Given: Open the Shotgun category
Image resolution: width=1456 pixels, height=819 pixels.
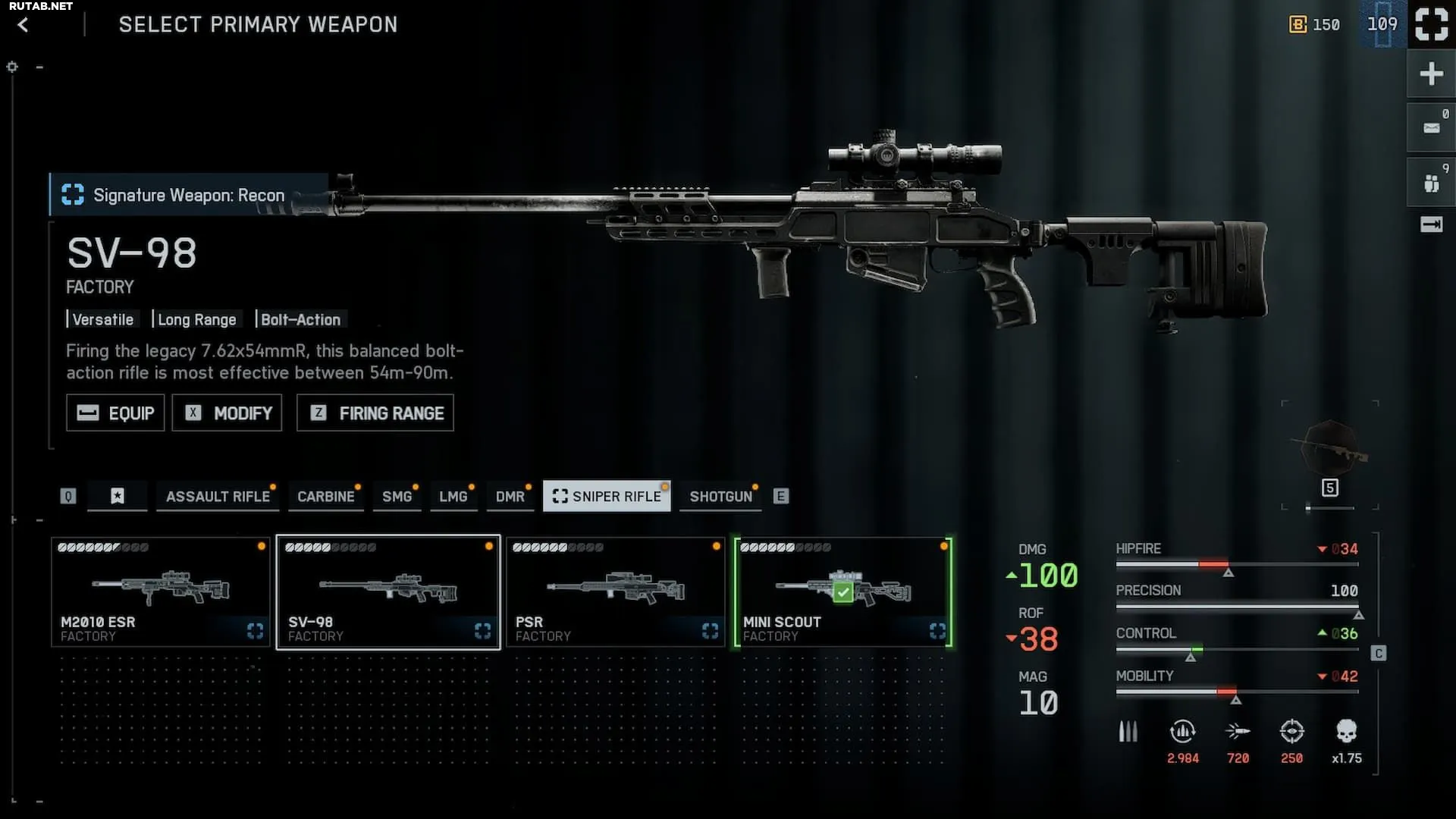Looking at the screenshot, I should (x=720, y=497).
